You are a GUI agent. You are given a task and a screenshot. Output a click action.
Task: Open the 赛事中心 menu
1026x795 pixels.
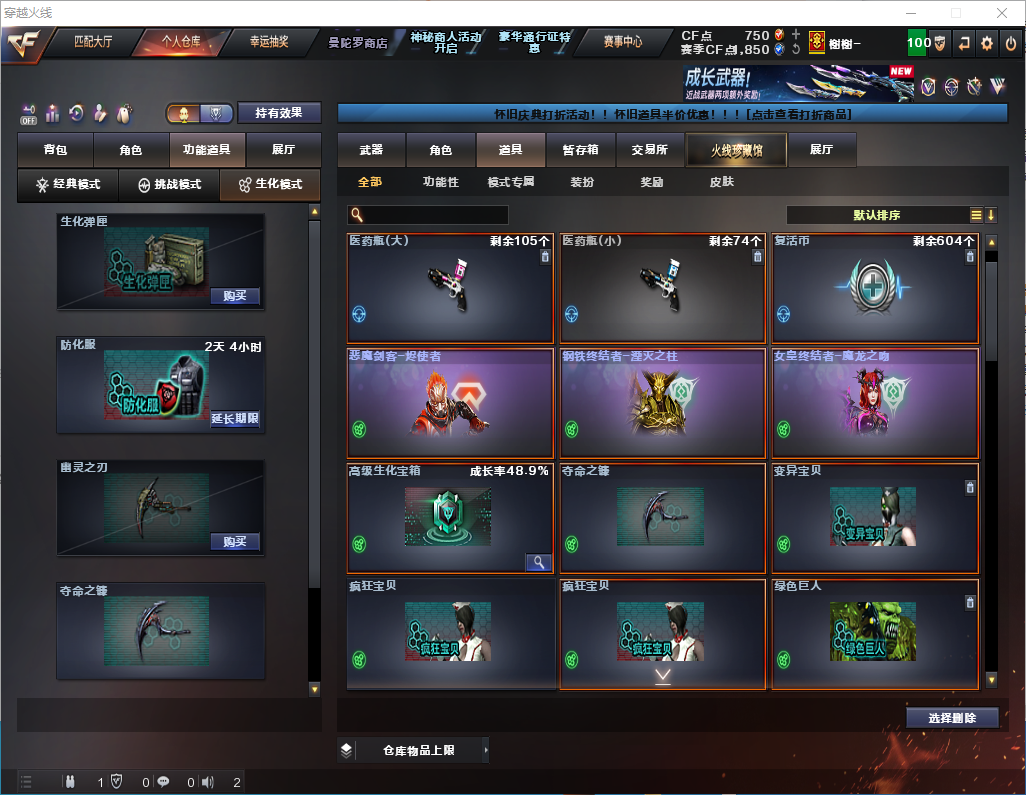(x=622, y=42)
